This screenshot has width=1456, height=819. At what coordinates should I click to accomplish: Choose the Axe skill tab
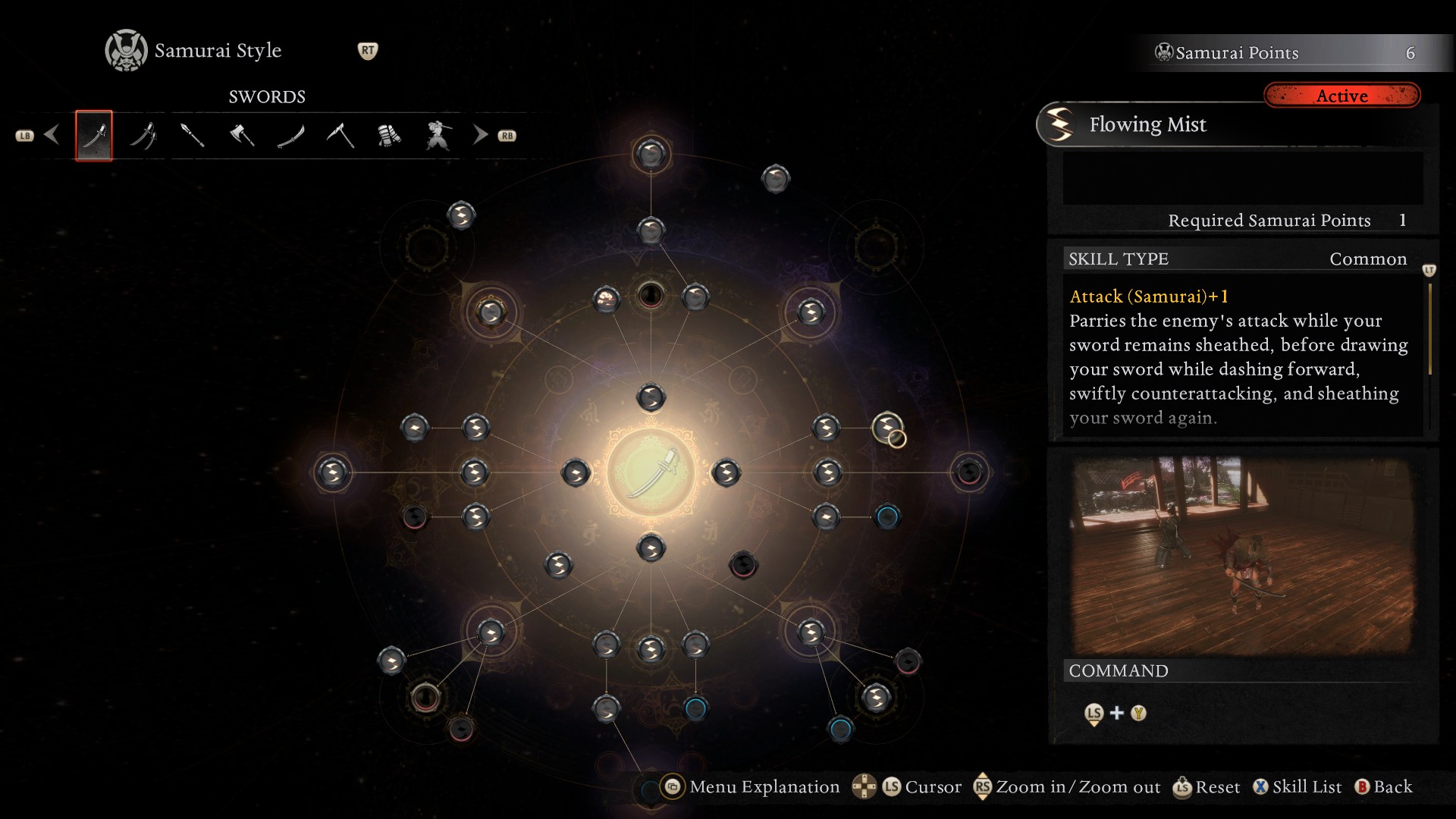pyautogui.click(x=242, y=136)
